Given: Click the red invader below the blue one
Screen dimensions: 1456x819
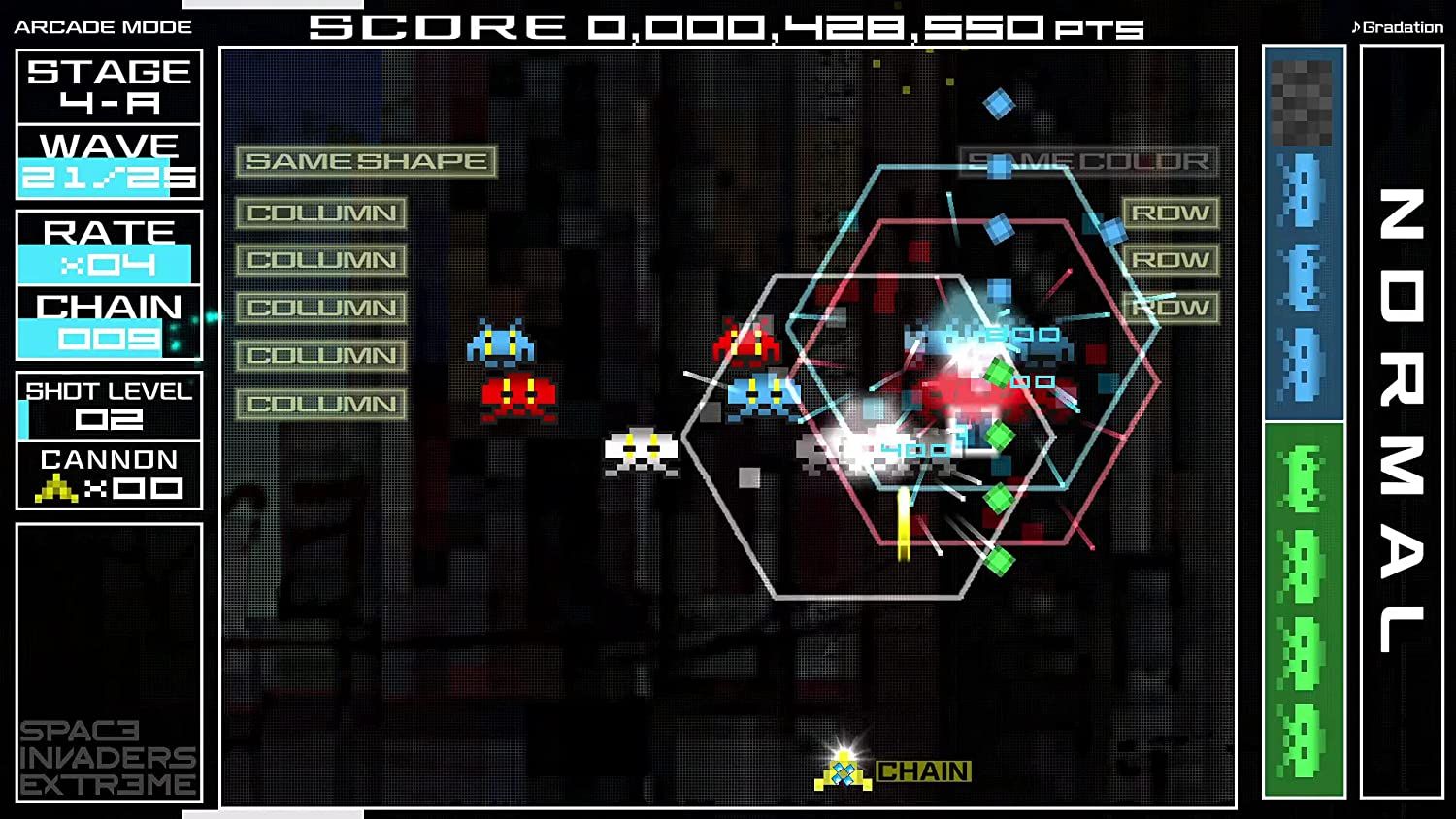Looking at the screenshot, I should [516, 396].
